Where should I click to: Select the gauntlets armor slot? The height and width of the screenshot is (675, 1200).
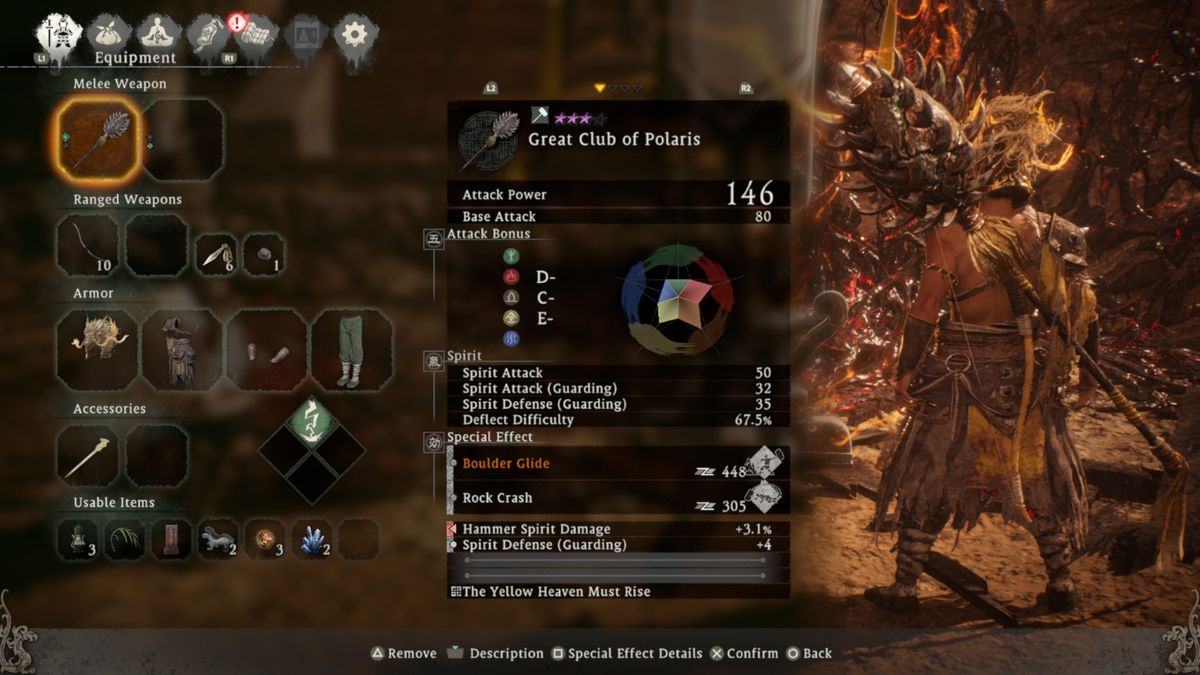tap(267, 349)
